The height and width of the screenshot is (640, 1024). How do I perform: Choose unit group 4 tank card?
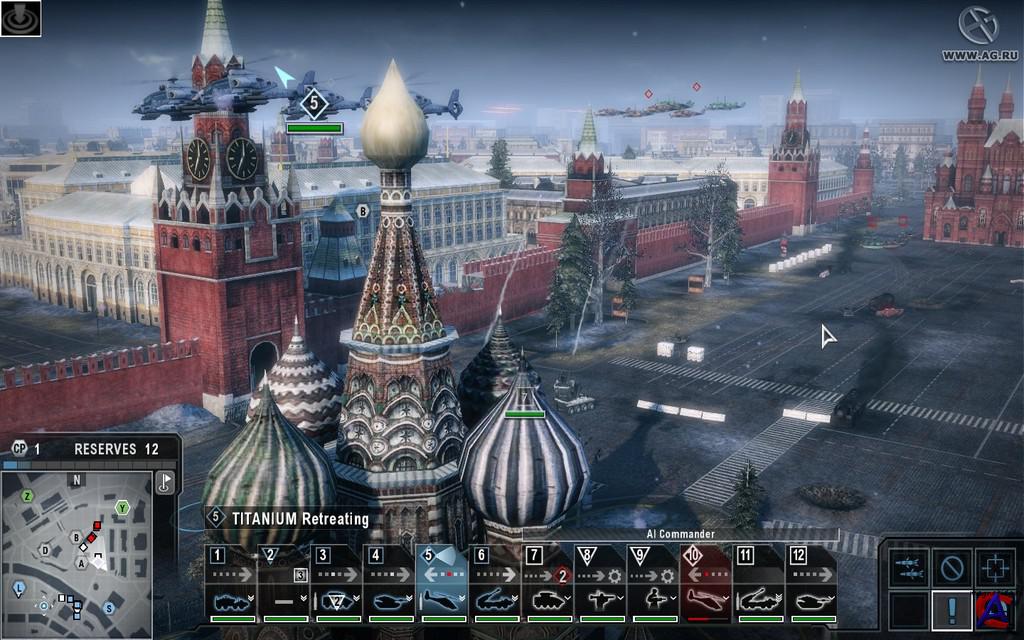(x=389, y=584)
